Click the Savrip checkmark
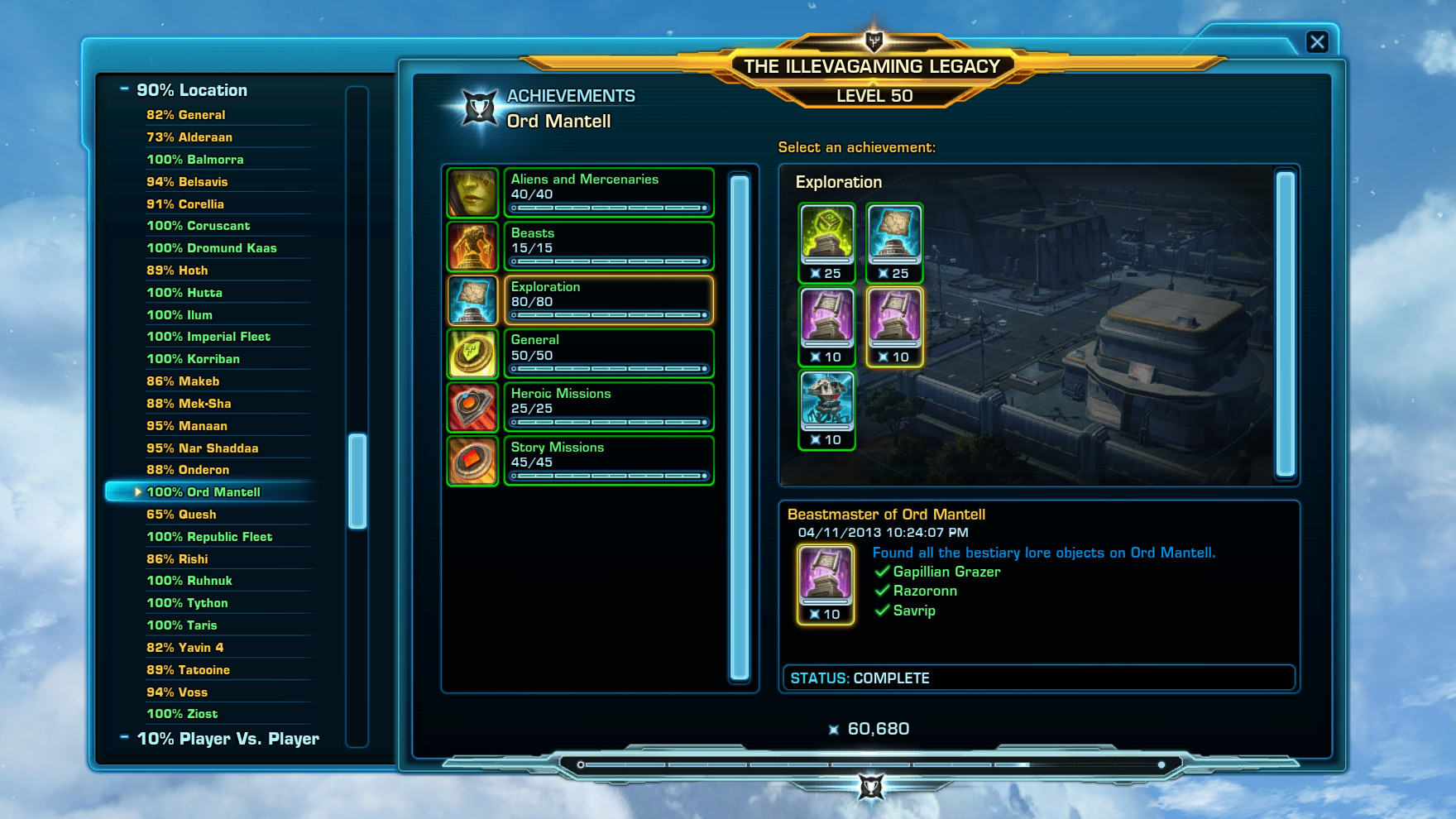The width and height of the screenshot is (1456, 819). click(882, 611)
